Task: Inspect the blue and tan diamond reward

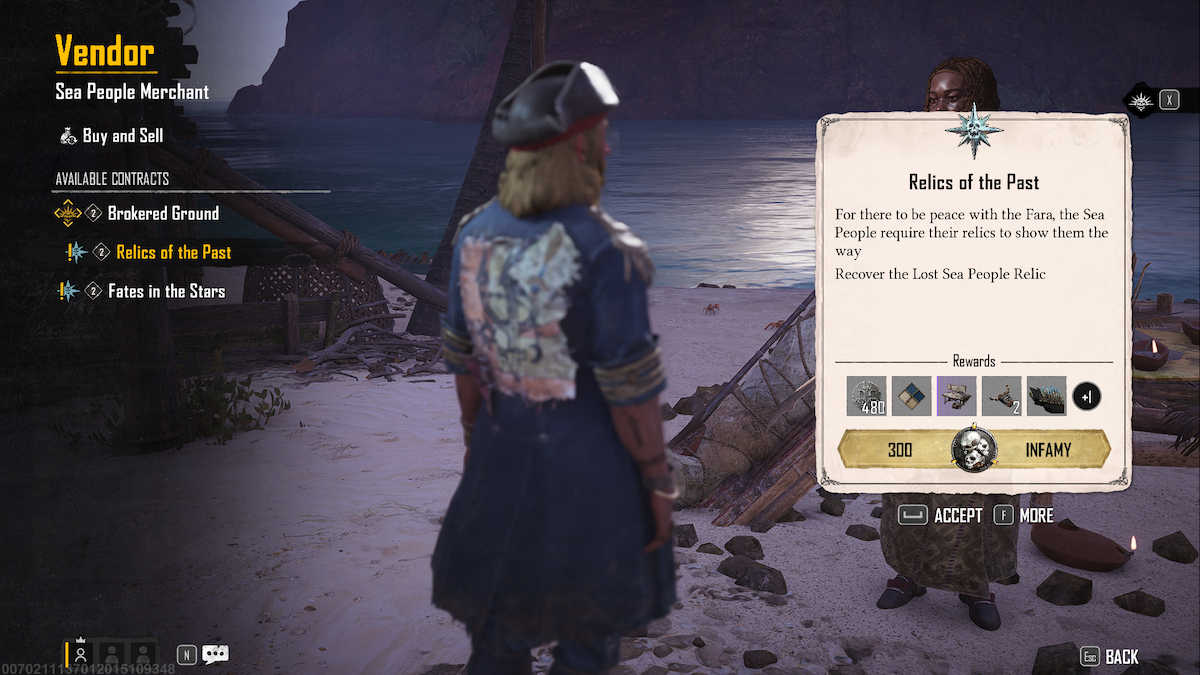Action: 911,396
